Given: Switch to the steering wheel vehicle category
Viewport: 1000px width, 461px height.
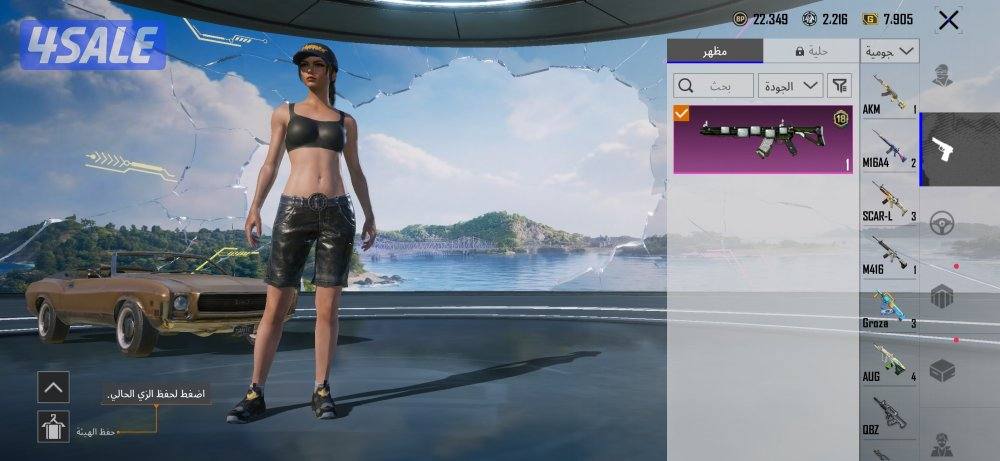Looking at the screenshot, I should (x=942, y=224).
